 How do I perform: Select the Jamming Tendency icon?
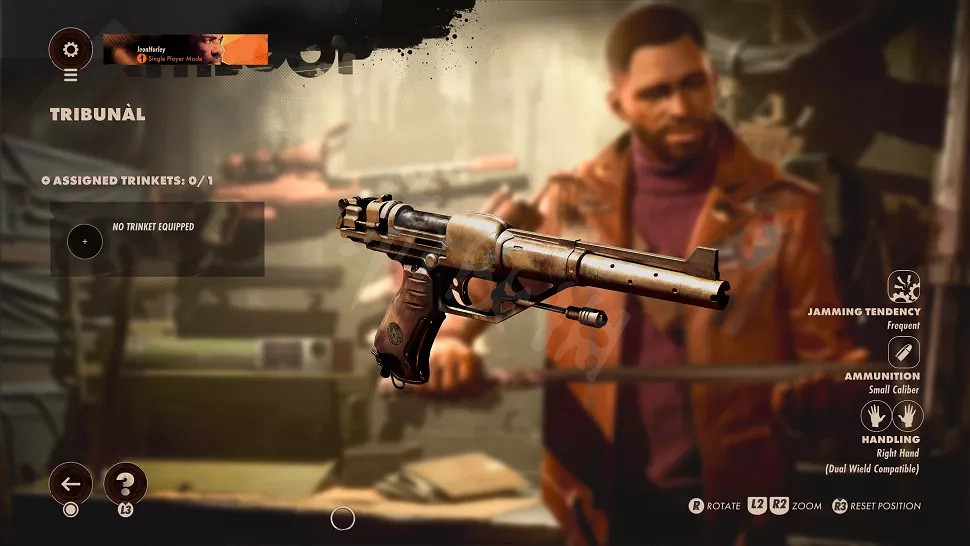tap(905, 288)
